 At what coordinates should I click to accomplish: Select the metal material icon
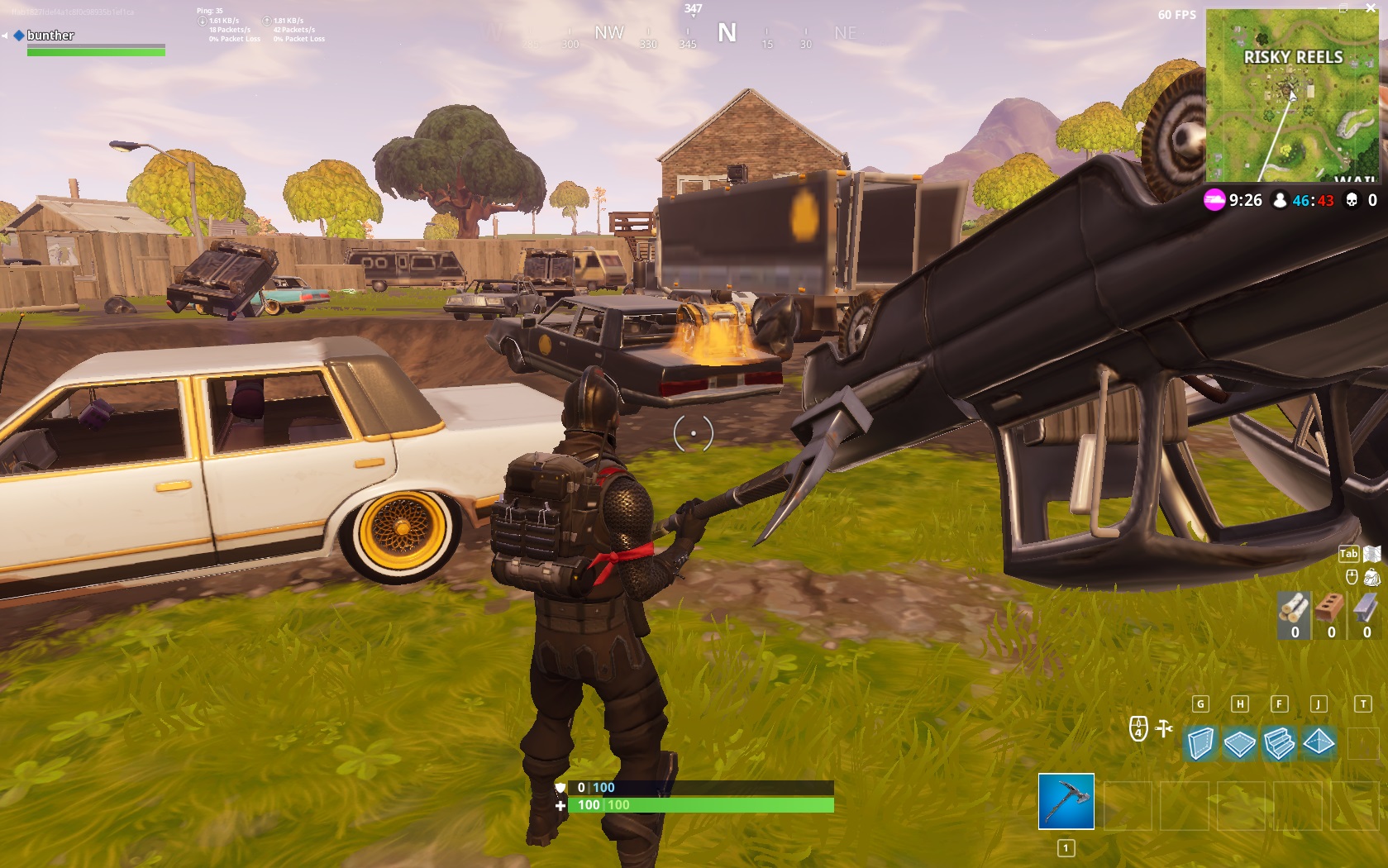point(1366,608)
